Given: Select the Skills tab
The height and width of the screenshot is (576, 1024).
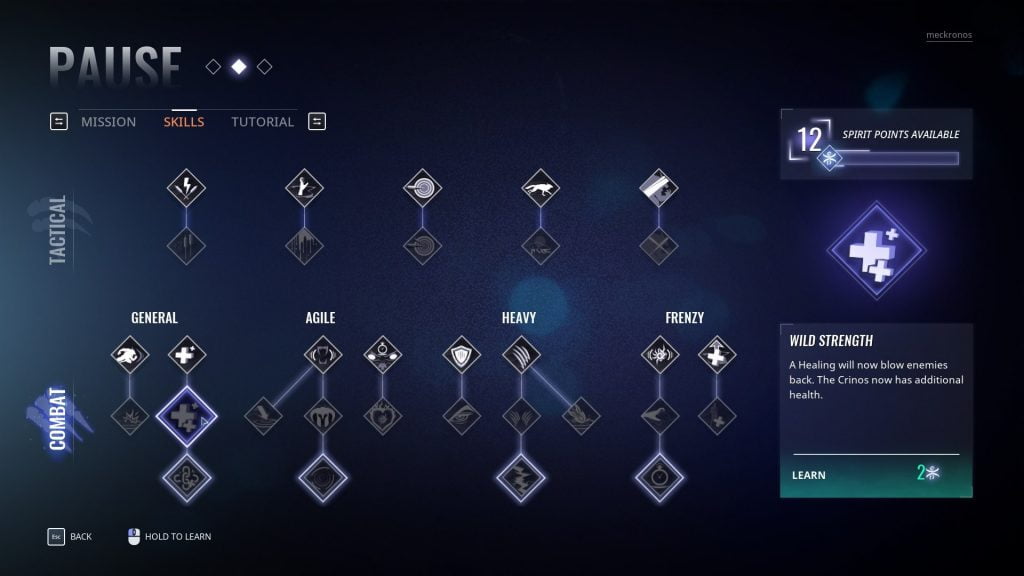Looking at the screenshot, I should pos(184,122).
